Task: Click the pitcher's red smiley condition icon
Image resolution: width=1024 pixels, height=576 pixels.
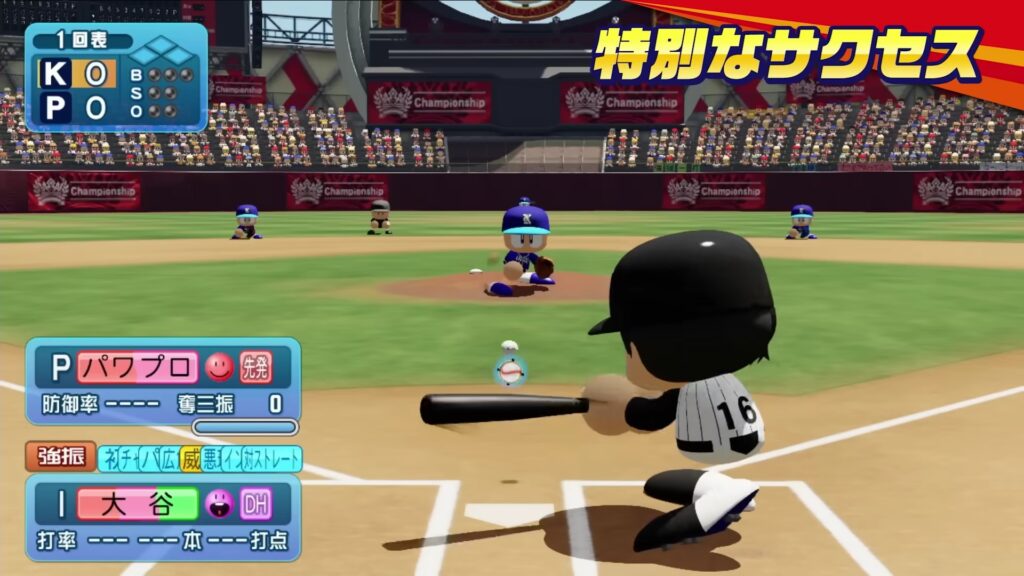Action: (x=219, y=368)
